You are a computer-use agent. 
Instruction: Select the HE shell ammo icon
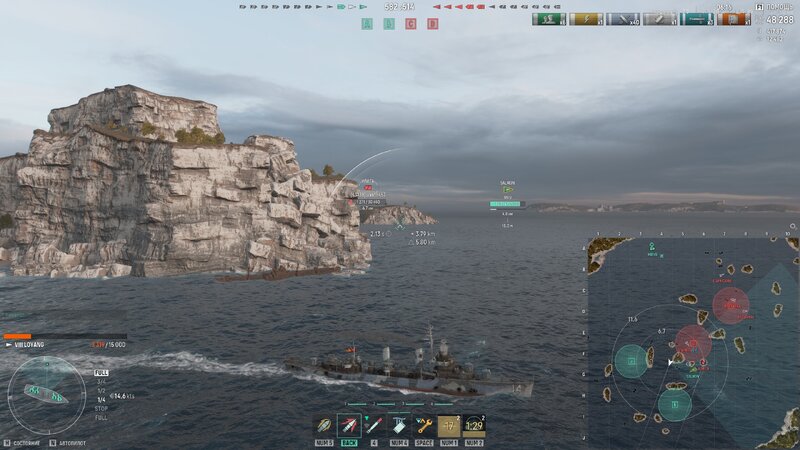tap(324, 425)
